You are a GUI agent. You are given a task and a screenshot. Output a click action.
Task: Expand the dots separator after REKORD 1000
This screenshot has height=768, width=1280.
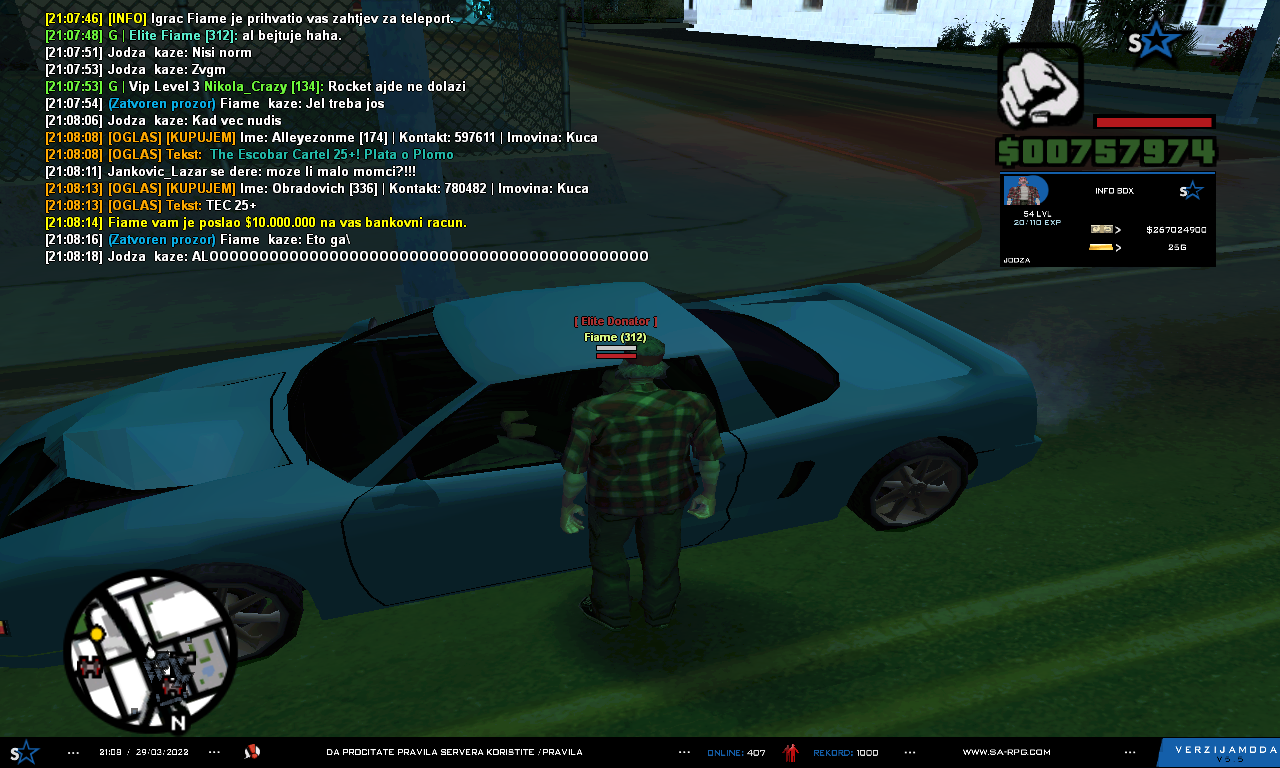[x=910, y=751]
